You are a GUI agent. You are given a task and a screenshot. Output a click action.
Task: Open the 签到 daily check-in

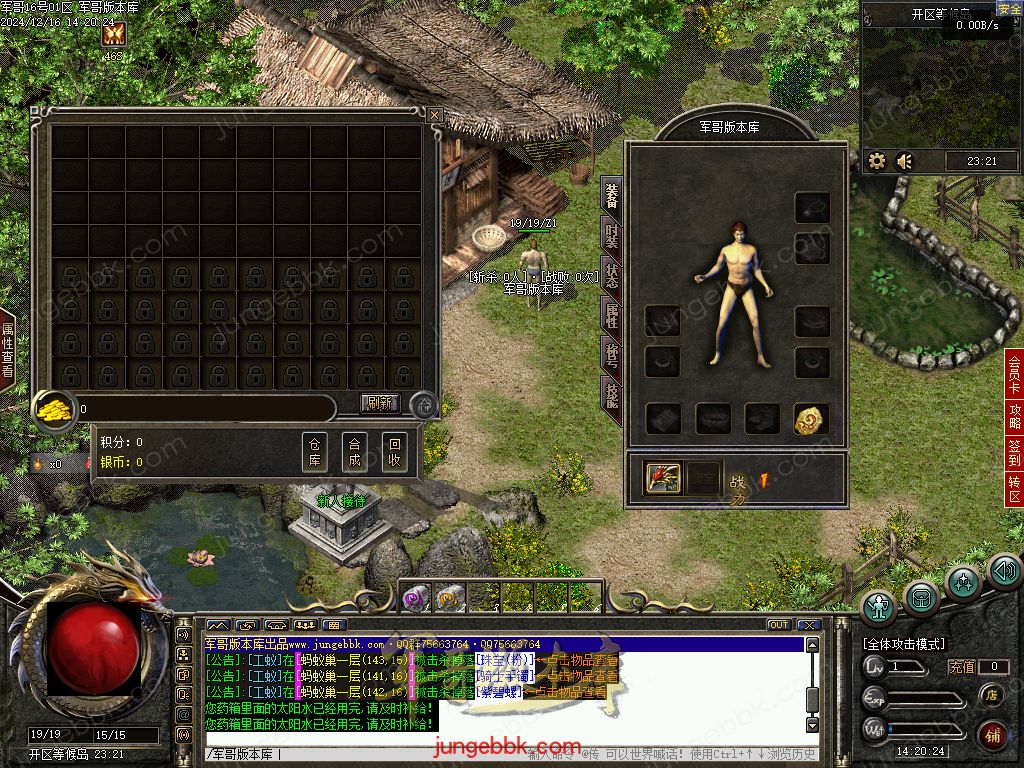pos(1014,451)
